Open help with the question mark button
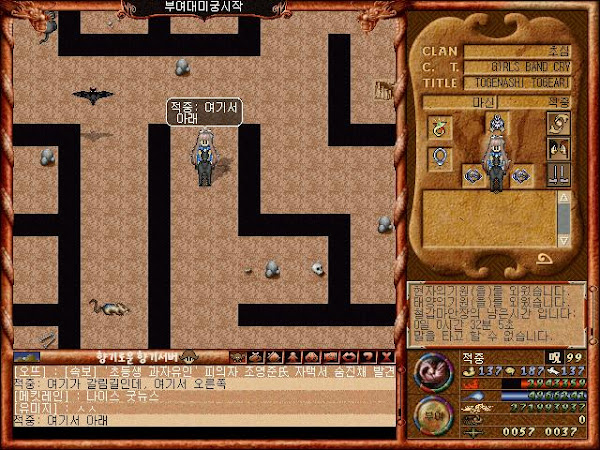 point(370,357)
